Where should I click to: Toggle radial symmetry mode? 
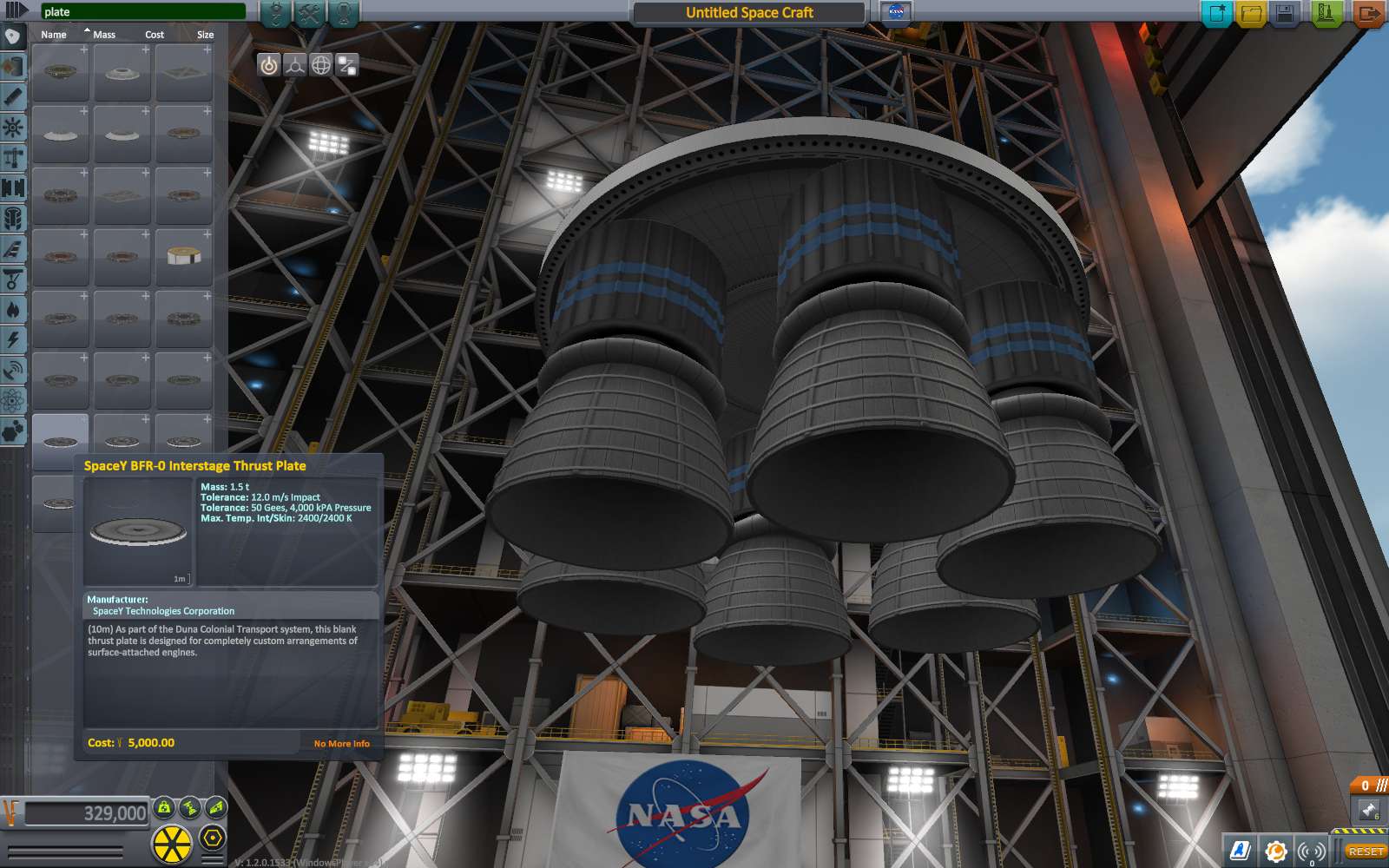[171, 842]
